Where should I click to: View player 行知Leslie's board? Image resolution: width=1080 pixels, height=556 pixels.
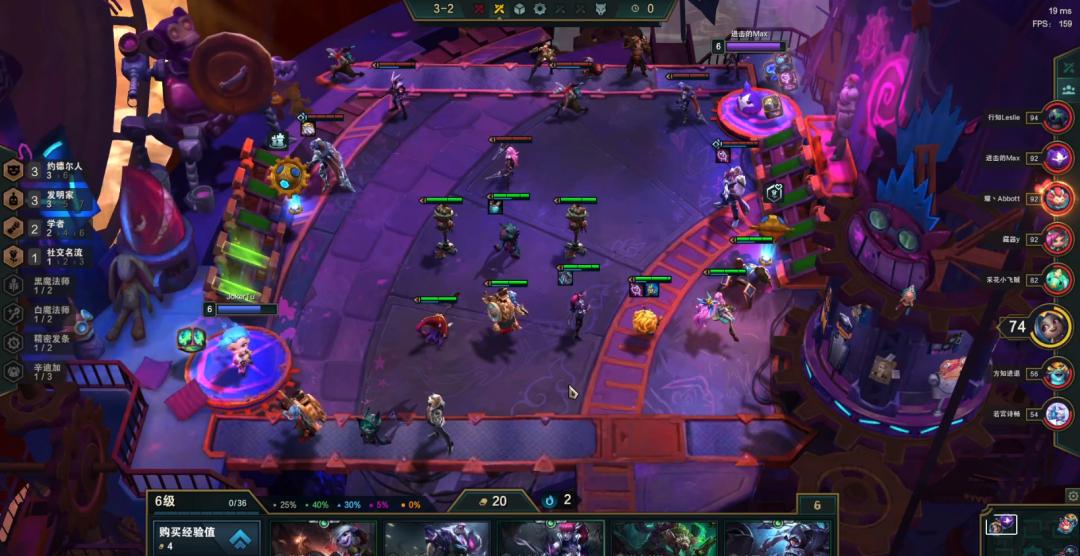click(1056, 118)
